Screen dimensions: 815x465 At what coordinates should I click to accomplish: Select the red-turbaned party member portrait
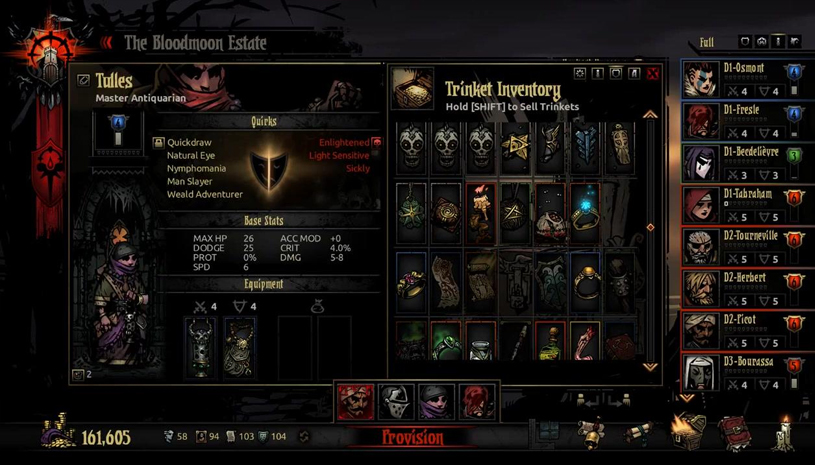[x=355, y=401]
